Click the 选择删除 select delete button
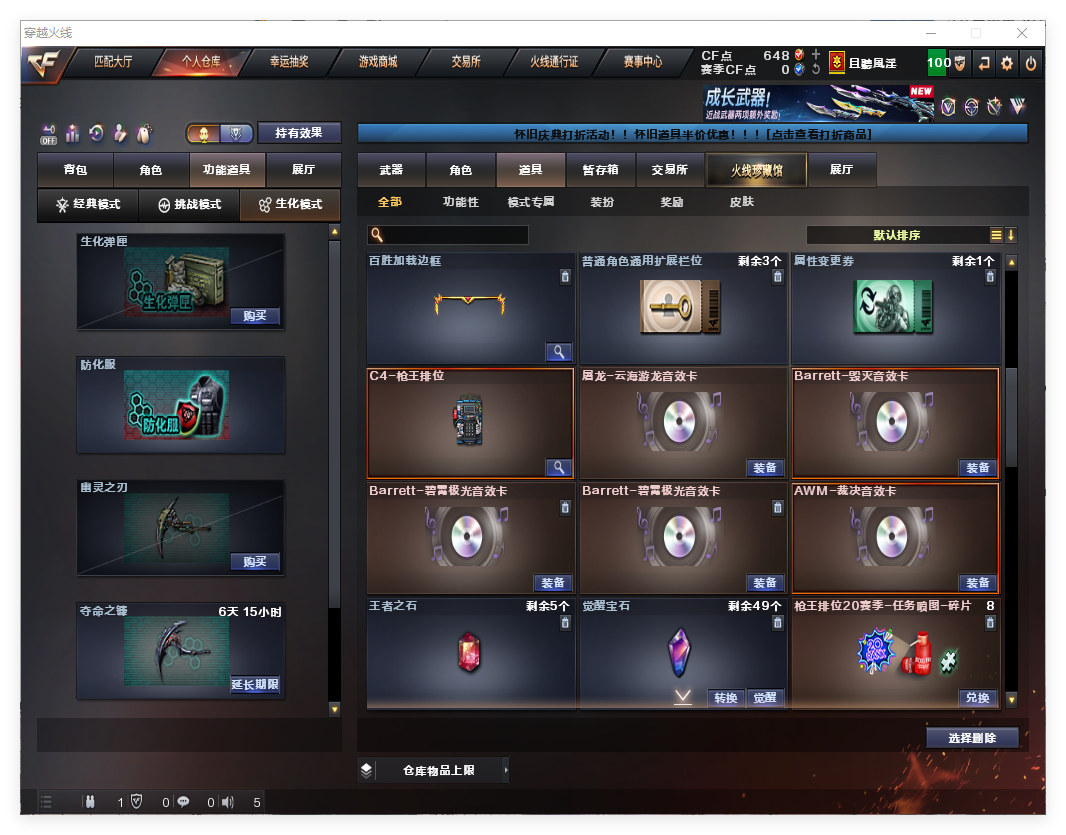Image resolution: width=1066 pixels, height=835 pixels. click(x=971, y=738)
